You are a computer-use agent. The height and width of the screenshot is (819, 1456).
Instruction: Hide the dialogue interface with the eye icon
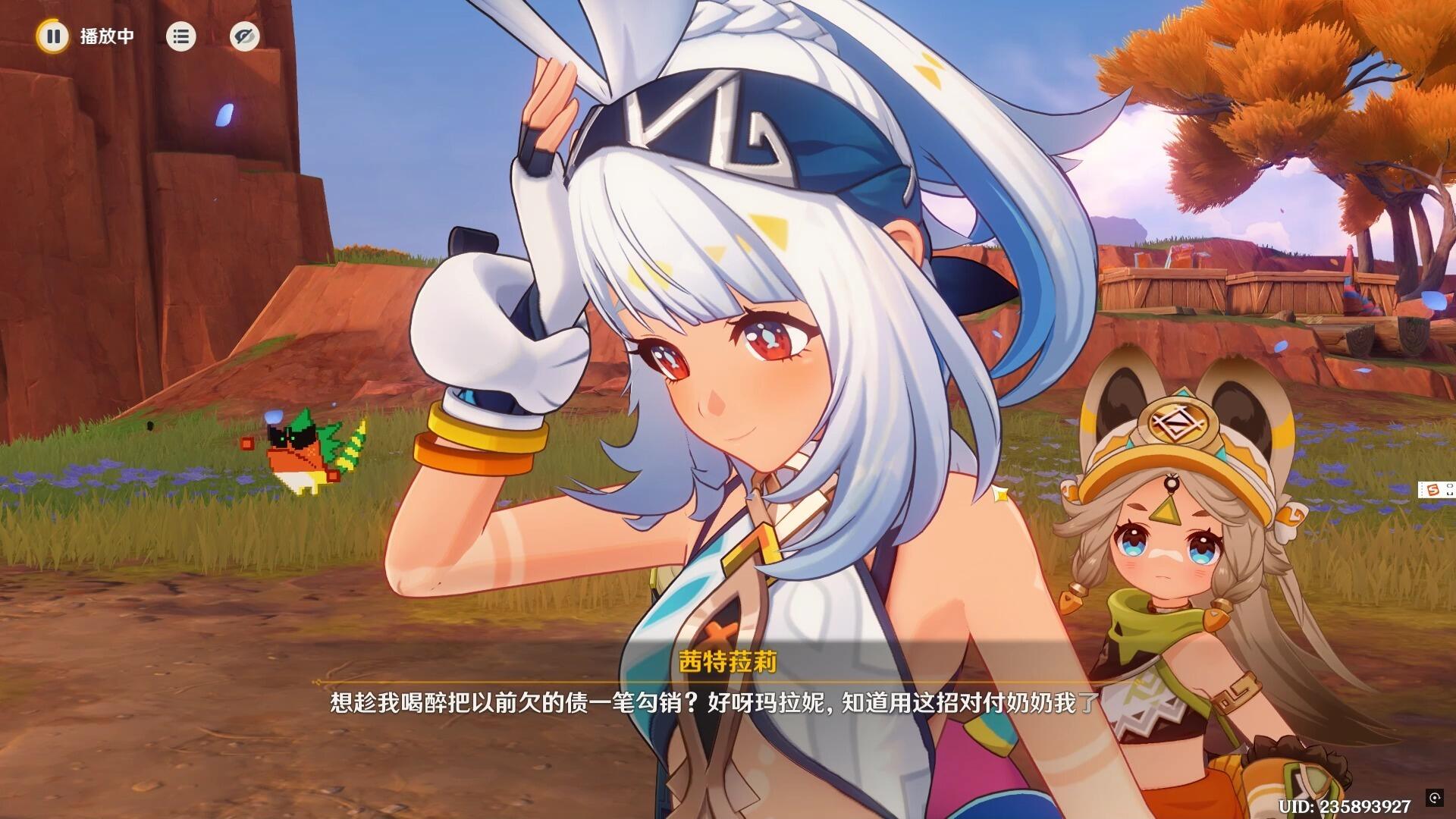[244, 36]
